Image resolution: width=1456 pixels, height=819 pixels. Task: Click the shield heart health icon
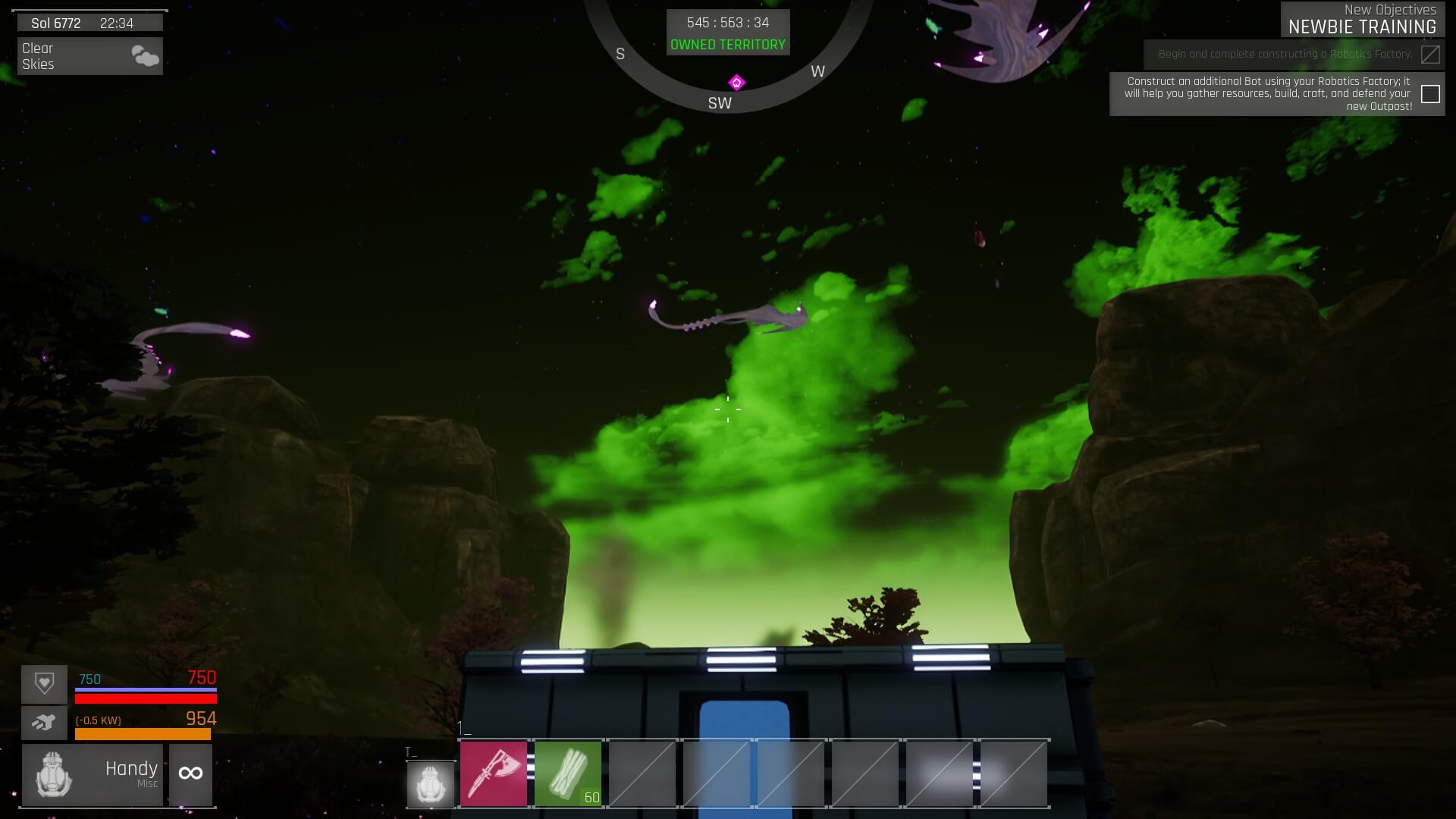[44, 684]
